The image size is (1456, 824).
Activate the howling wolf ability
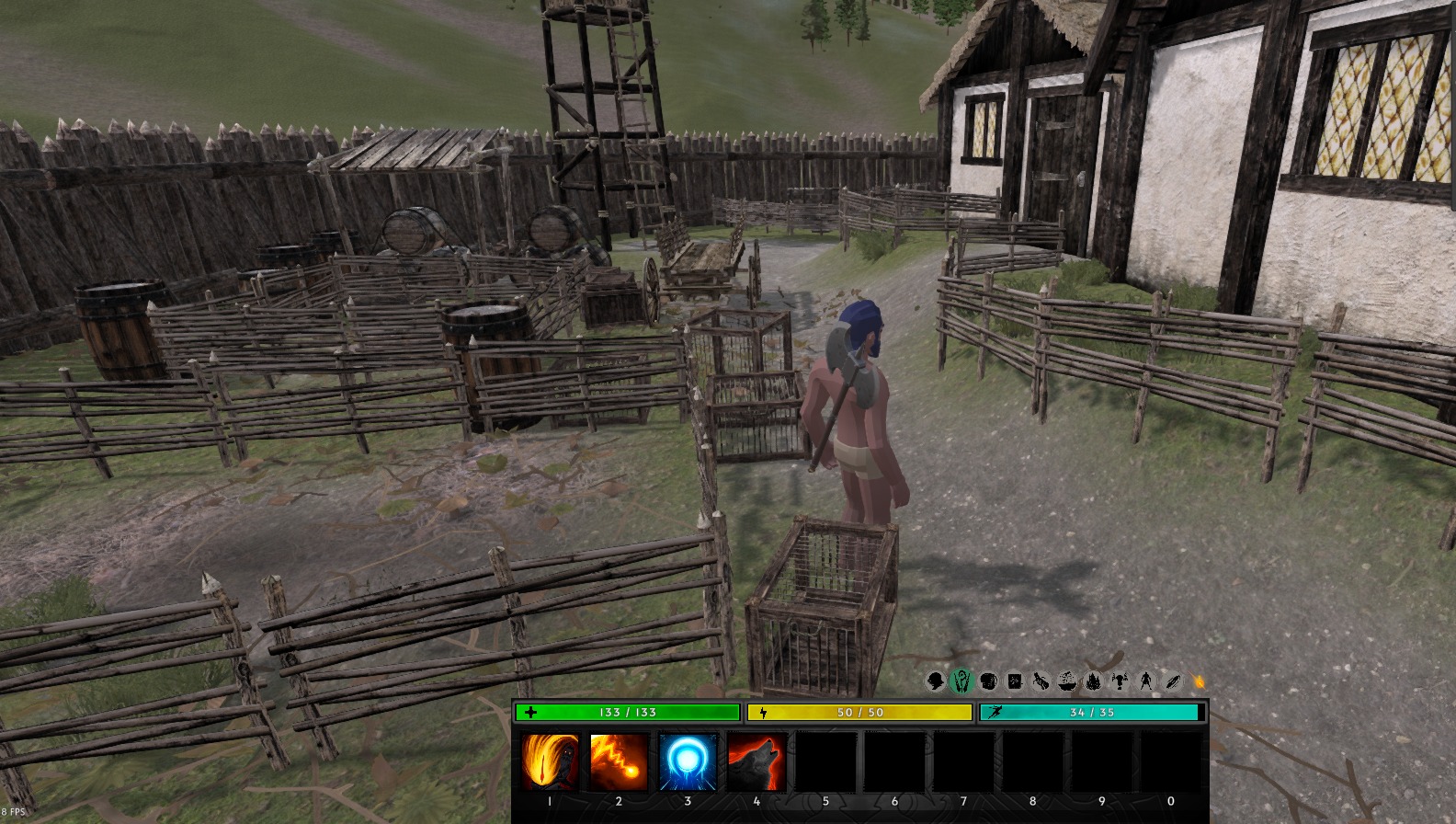click(x=756, y=761)
